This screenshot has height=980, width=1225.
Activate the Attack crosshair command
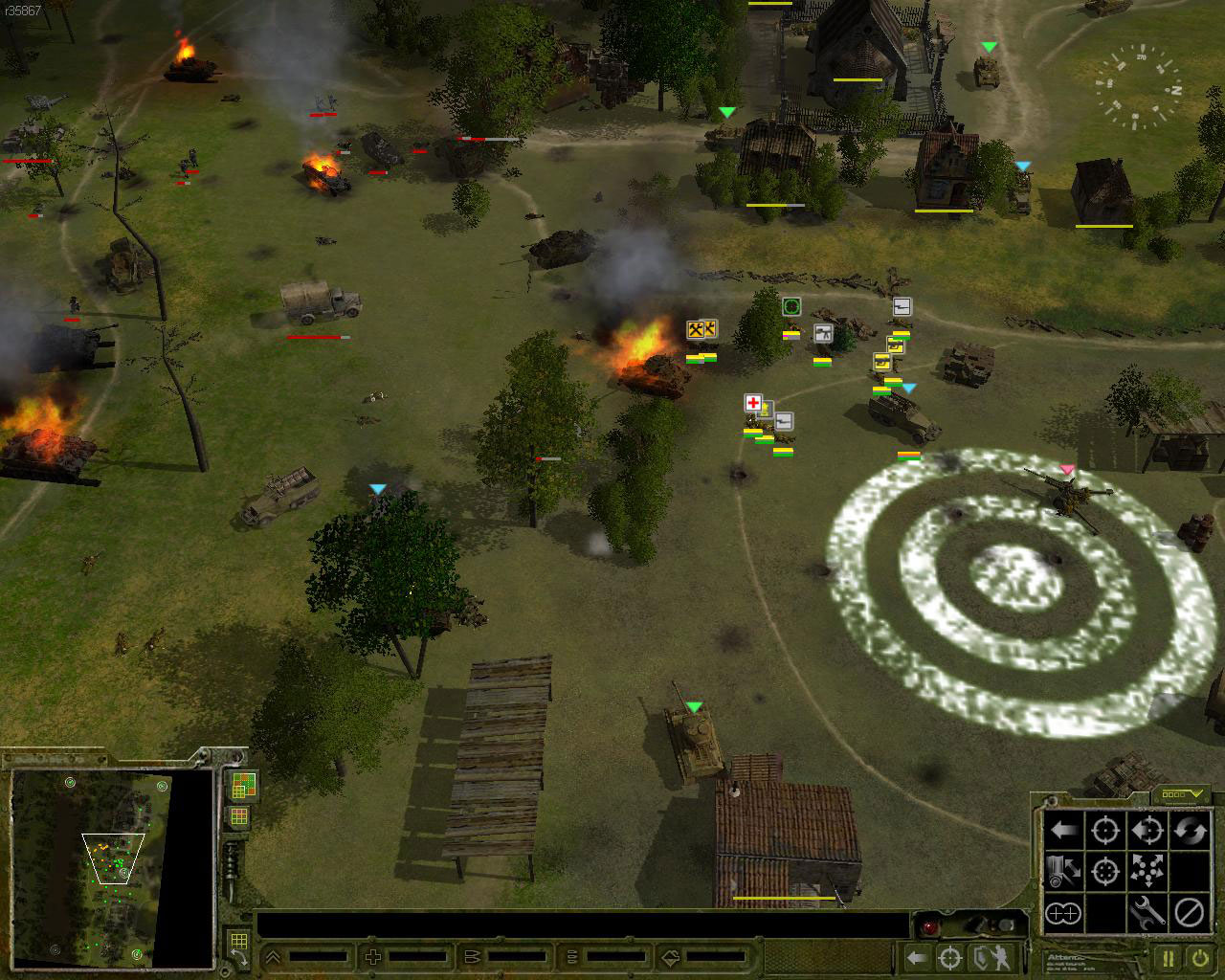(1105, 831)
